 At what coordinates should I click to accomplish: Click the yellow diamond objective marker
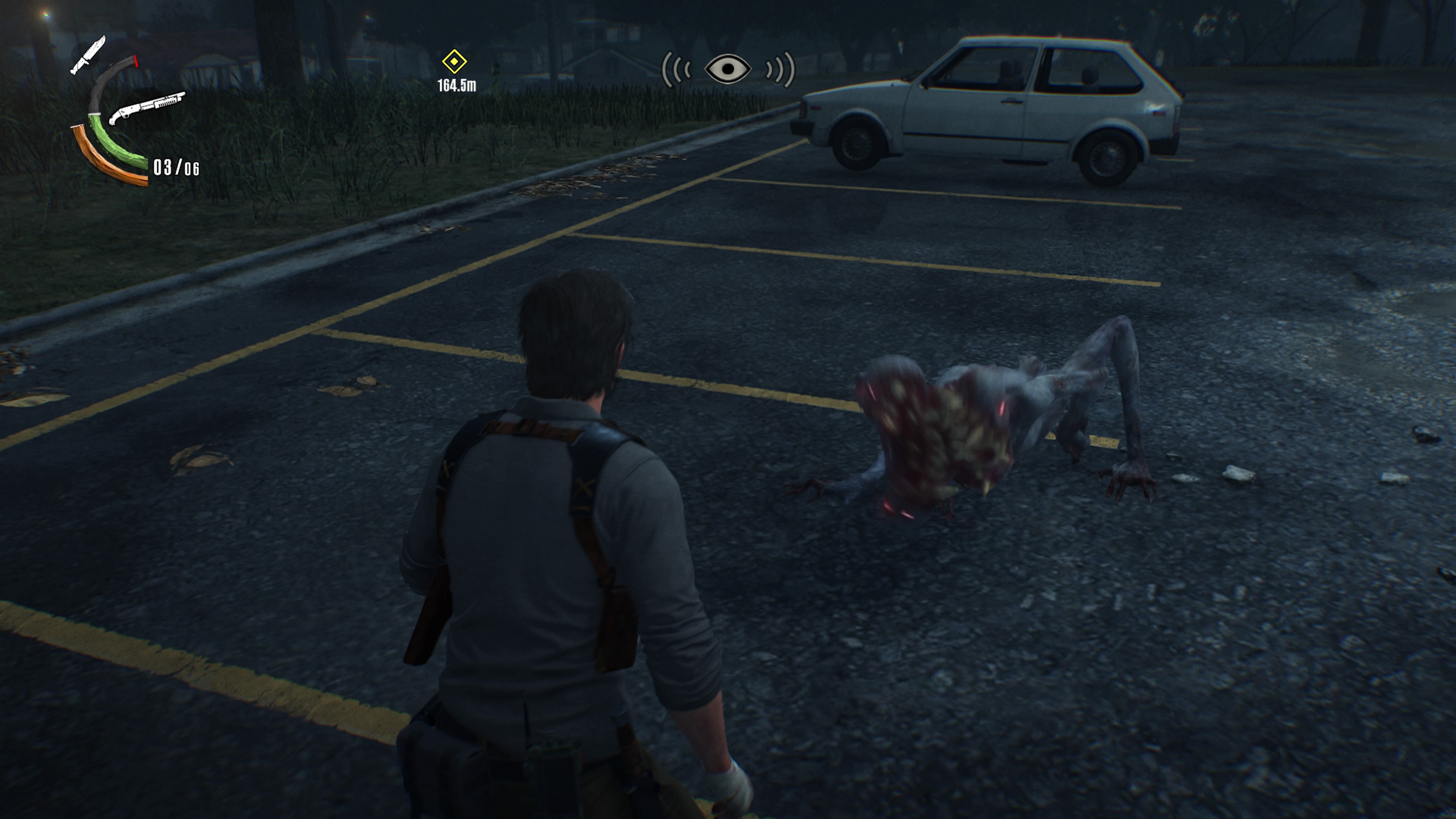click(455, 62)
